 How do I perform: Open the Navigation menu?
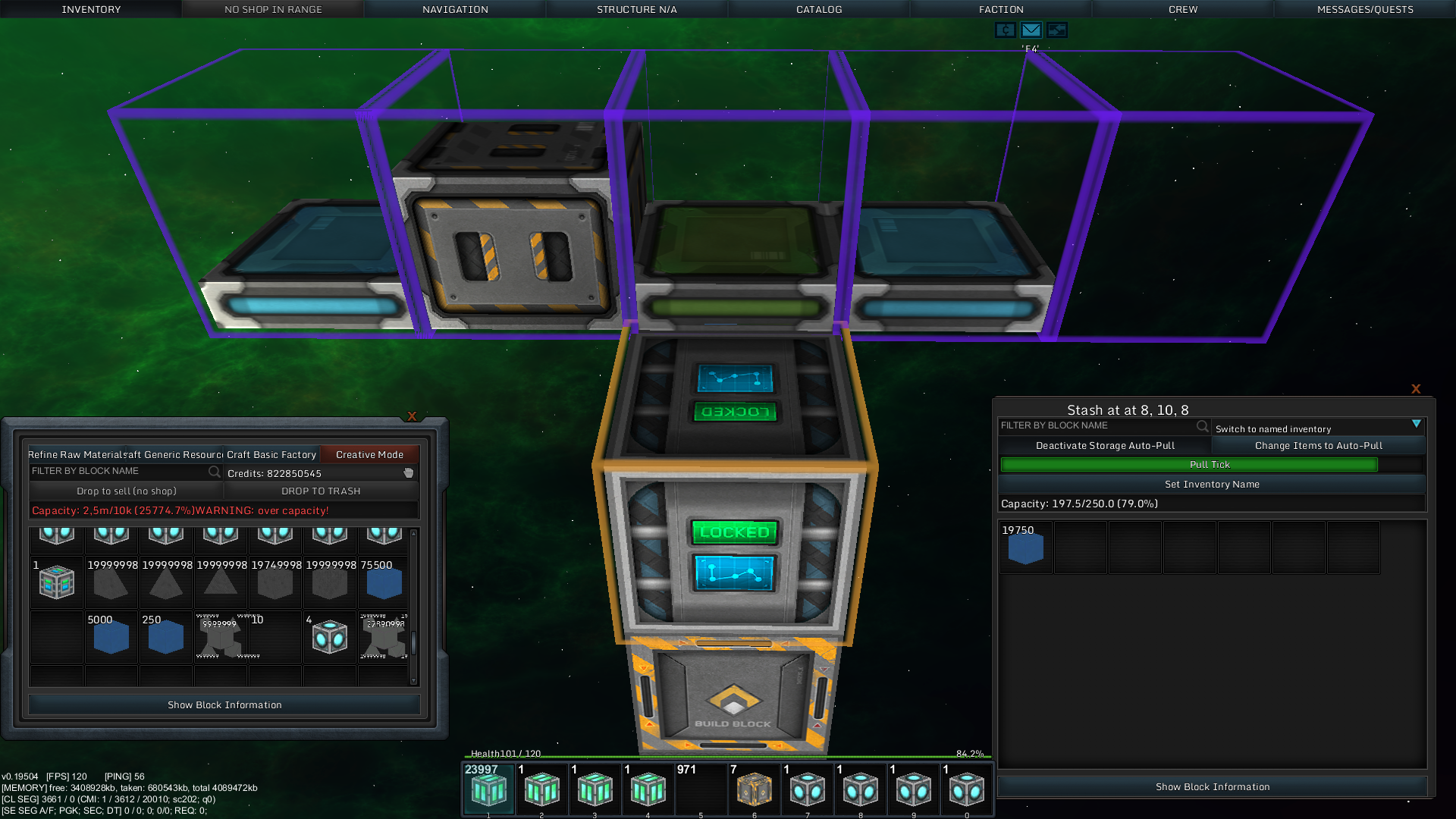click(x=455, y=9)
